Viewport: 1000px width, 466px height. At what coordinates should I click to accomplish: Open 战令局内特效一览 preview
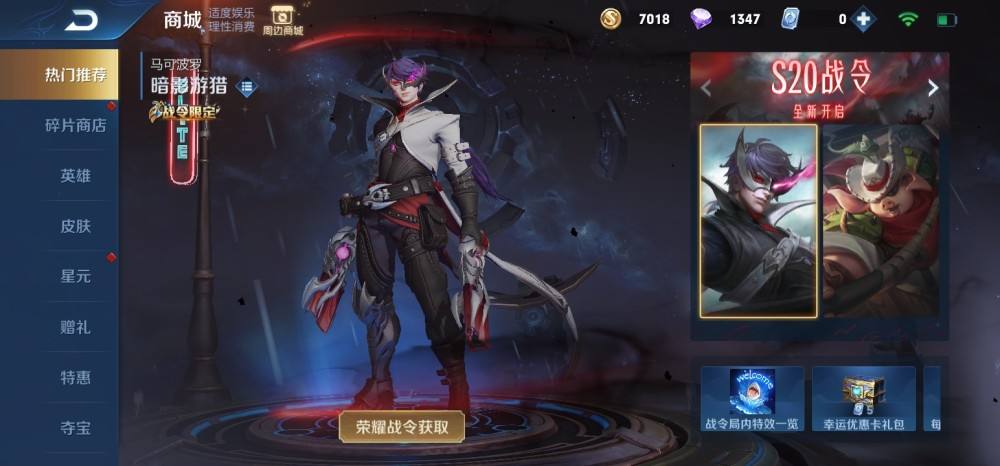(x=752, y=399)
